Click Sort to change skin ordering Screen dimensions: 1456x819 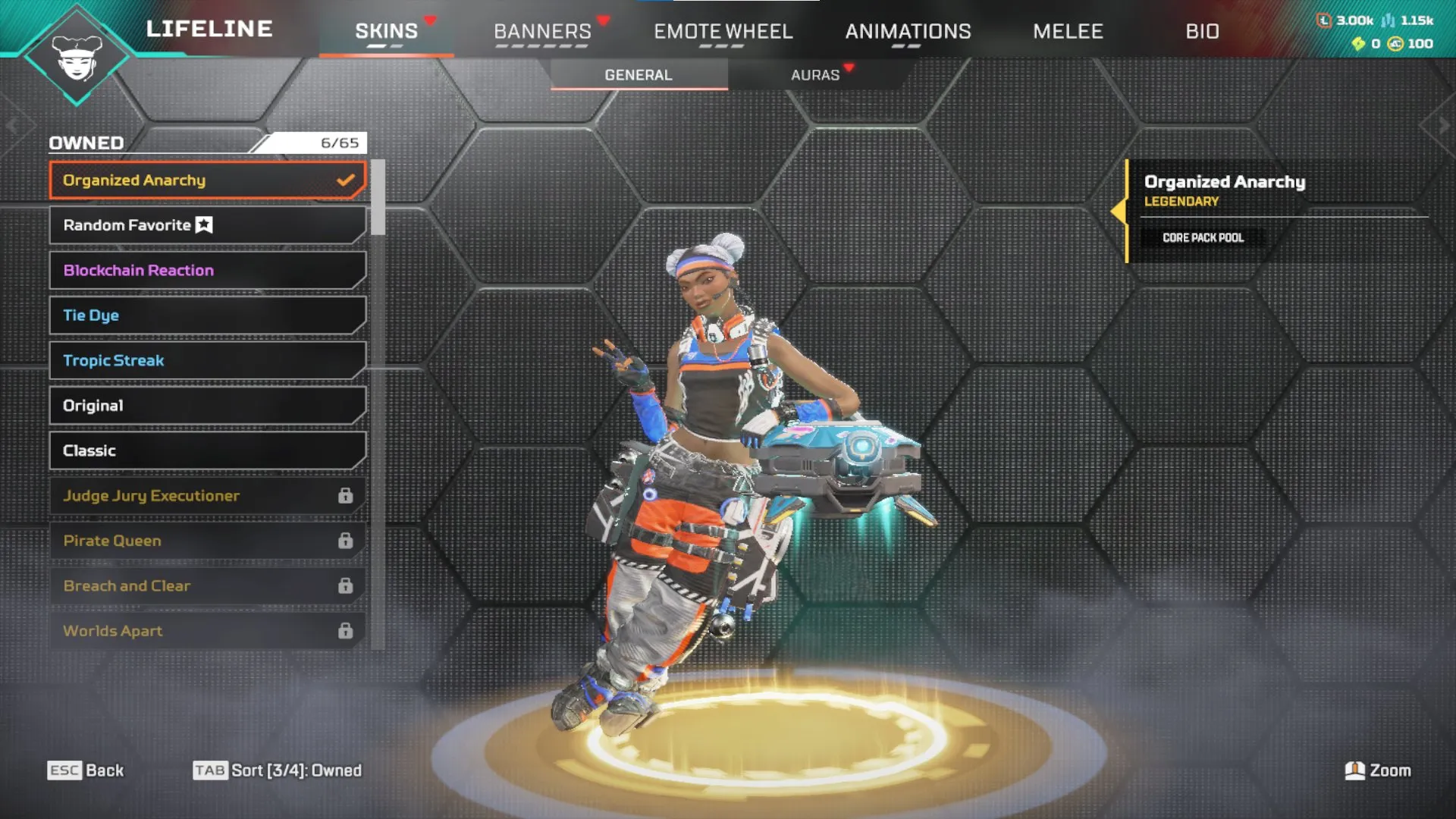pos(277,770)
